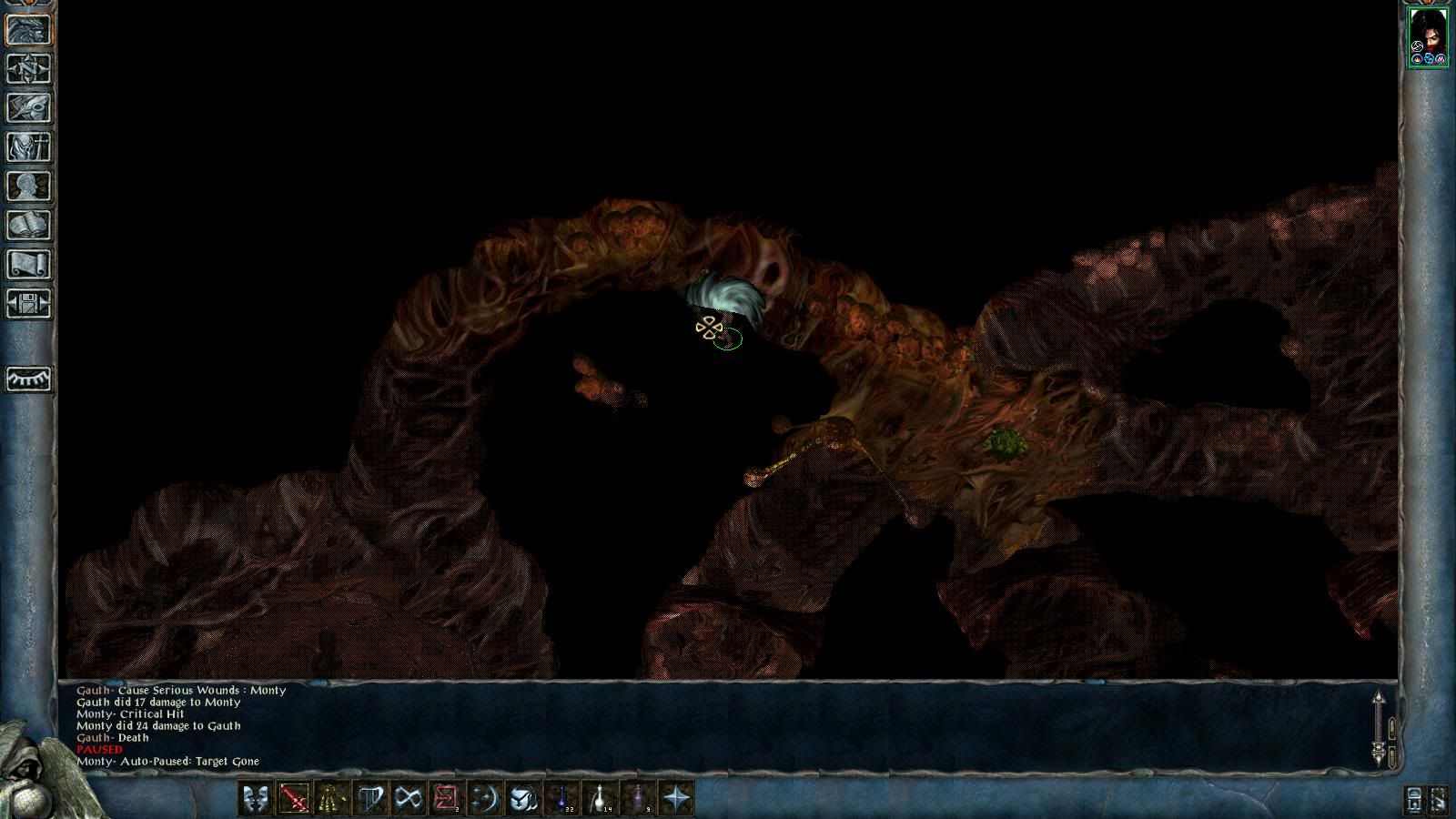The width and height of the screenshot is (1456, 819).
Task: Click the harp icon in action bar
Action: click(x=370, y=799)
